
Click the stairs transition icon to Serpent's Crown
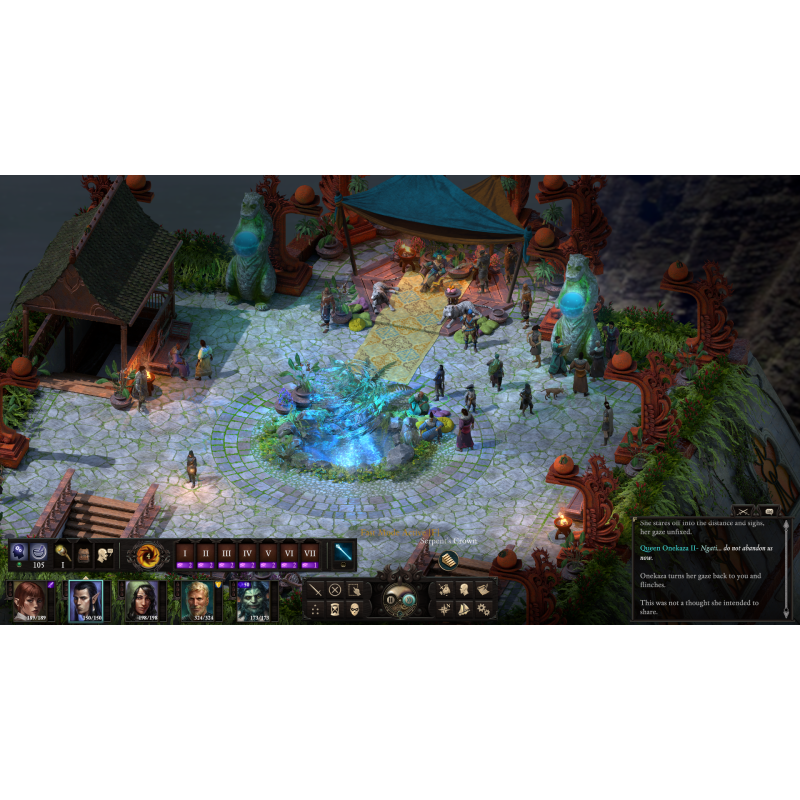(x=449, y=560)
